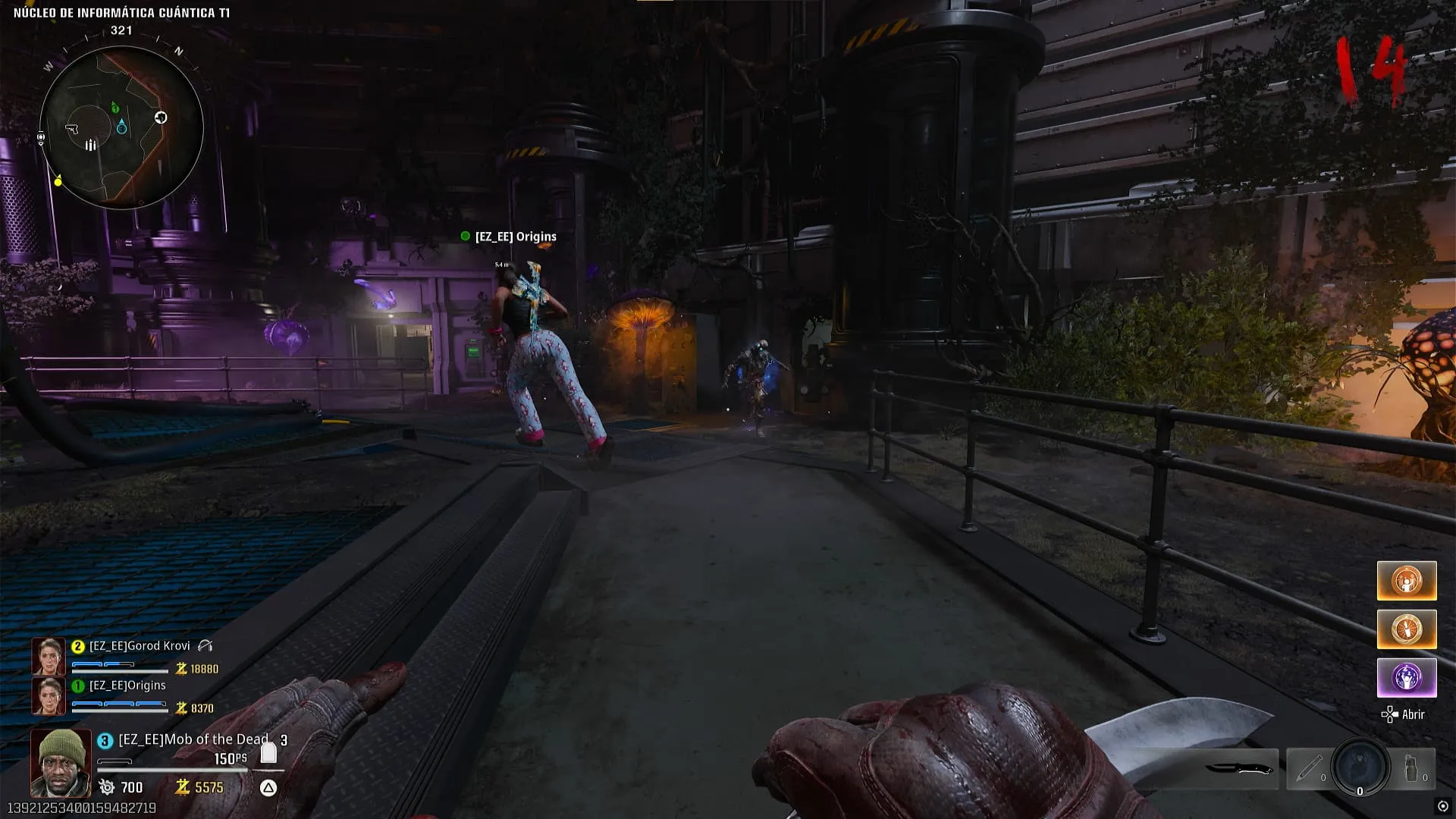The image size is (1456, 819).
Task: Choose the tactical equipment slot with pencil-shaped icon
Action: click(x=1309, y=769)
